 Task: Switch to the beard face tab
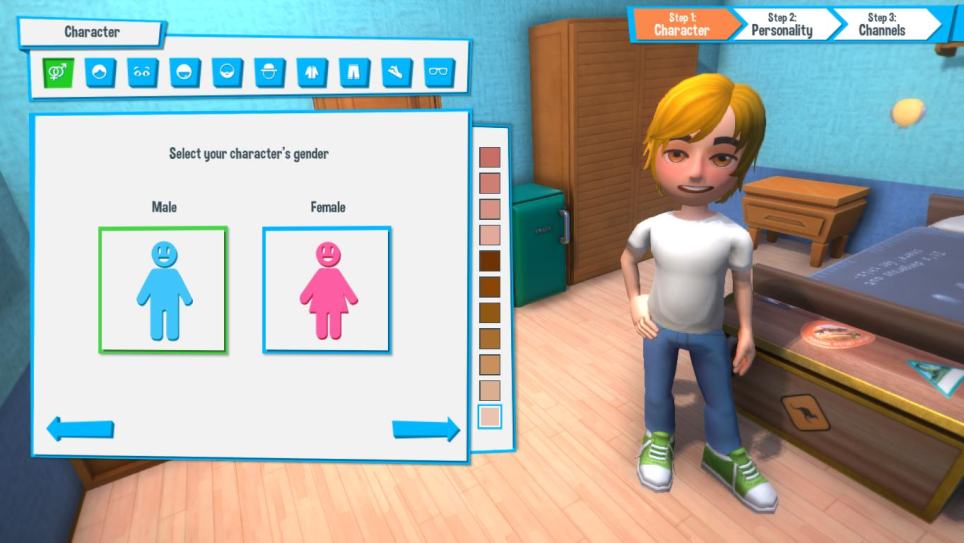tap(228, 72)
